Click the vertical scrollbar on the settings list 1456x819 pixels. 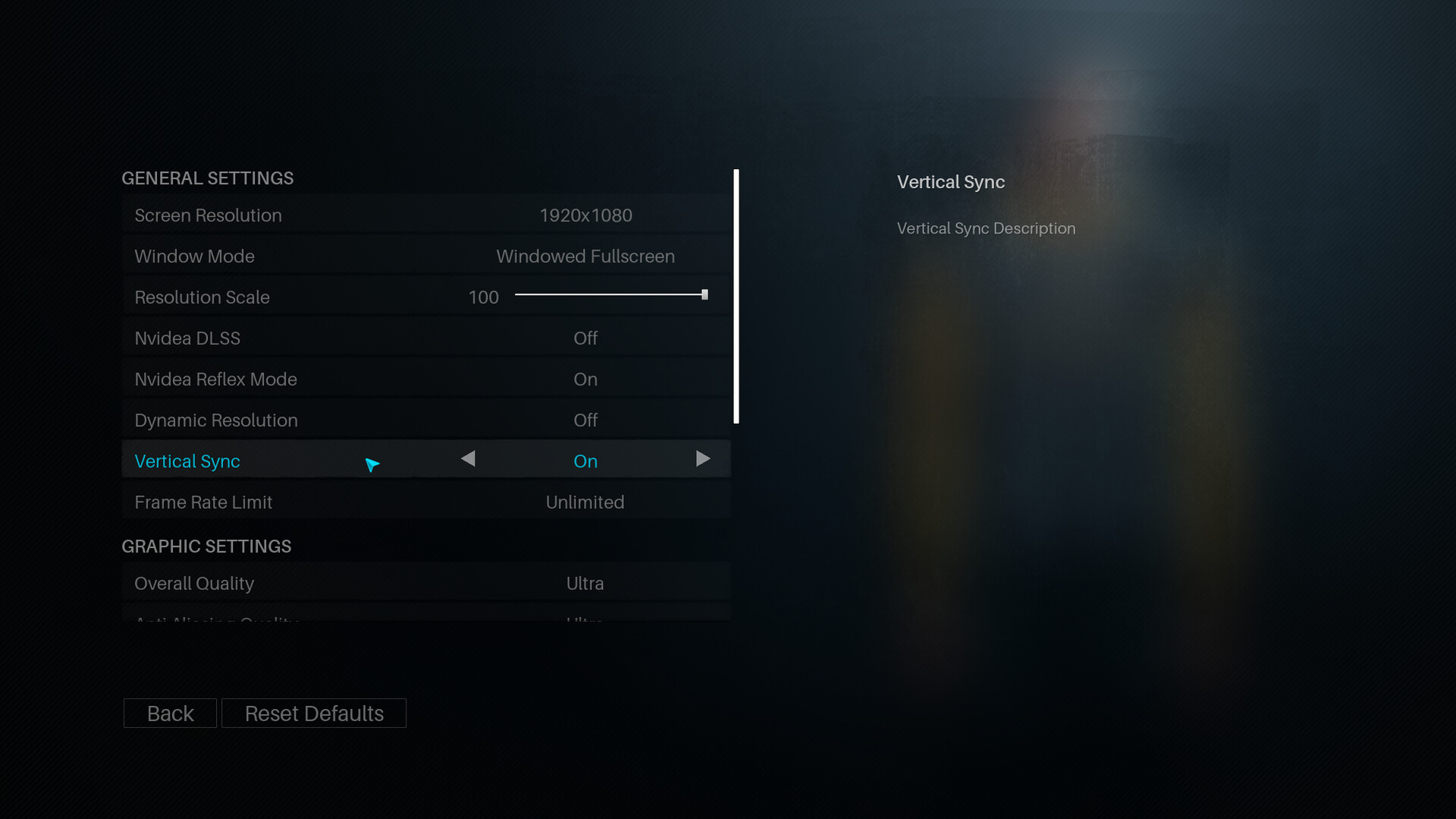click(736, 296)
